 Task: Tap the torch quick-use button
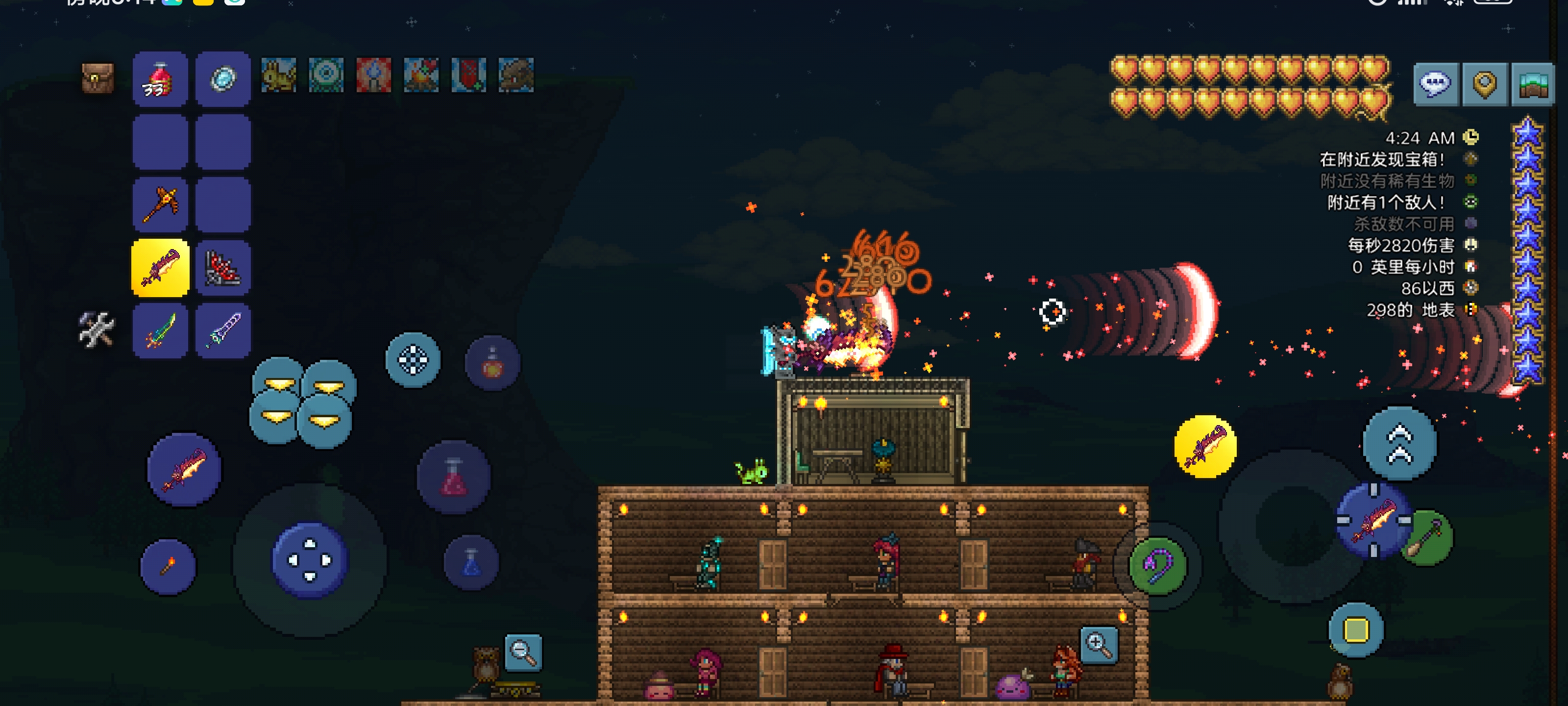168,566
